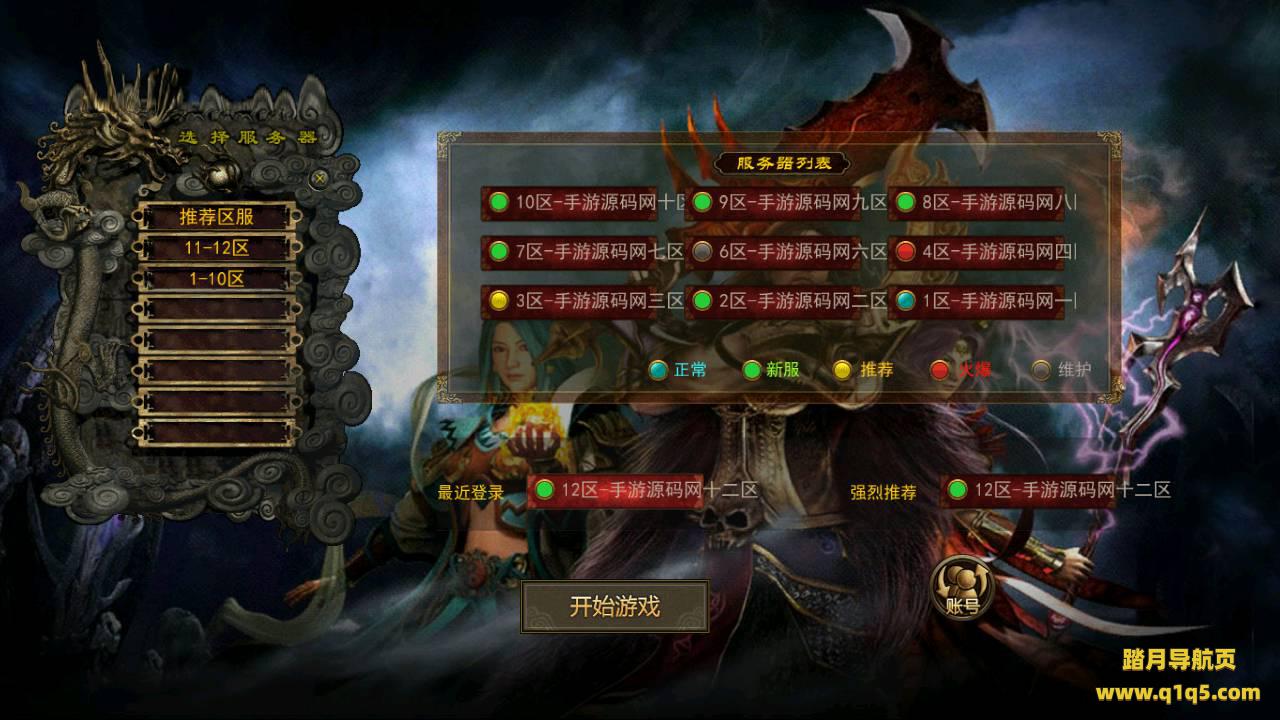Select the 12区 server under 强烈推荐
1280x720 pixels.
(1055, 490)
